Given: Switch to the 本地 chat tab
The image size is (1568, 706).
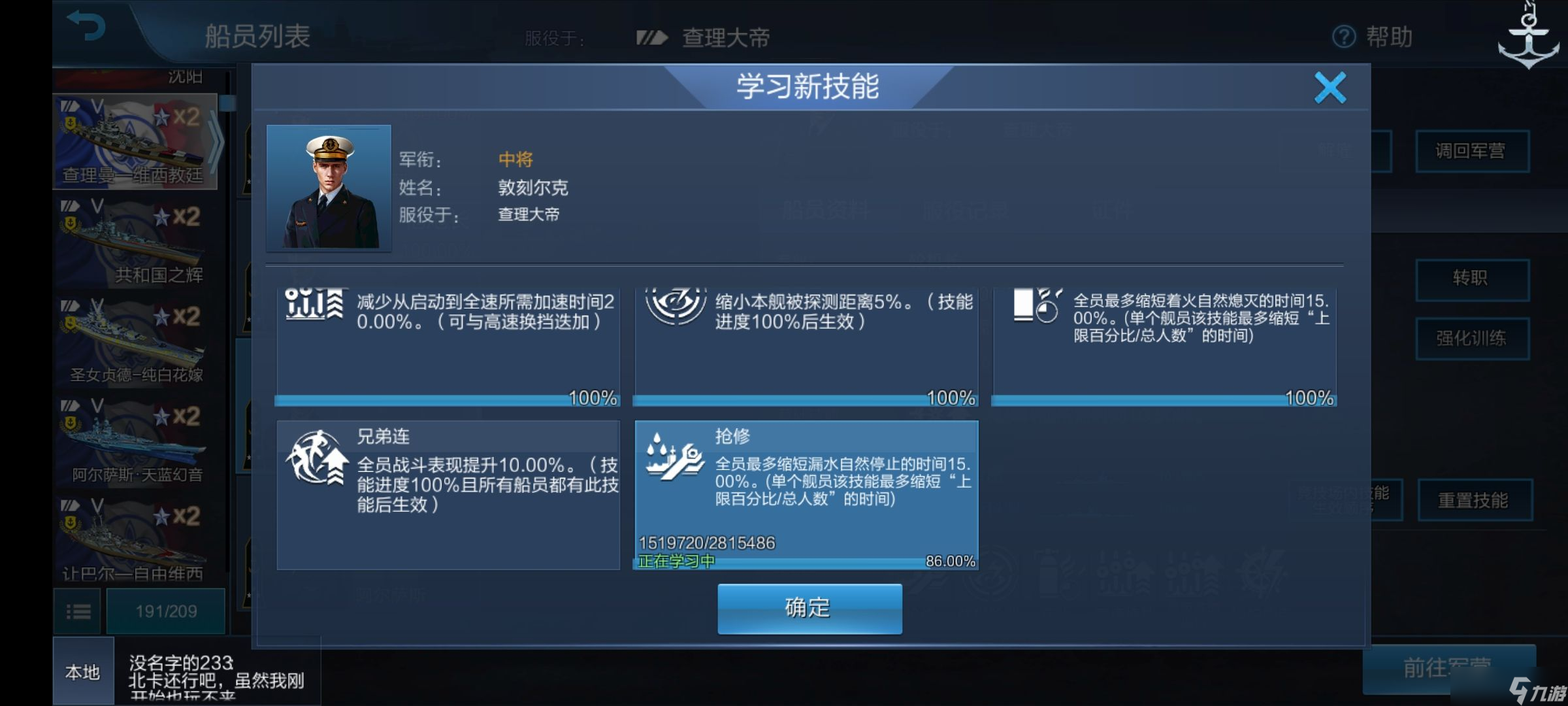Looking at the screenshot, I should 82,672.
